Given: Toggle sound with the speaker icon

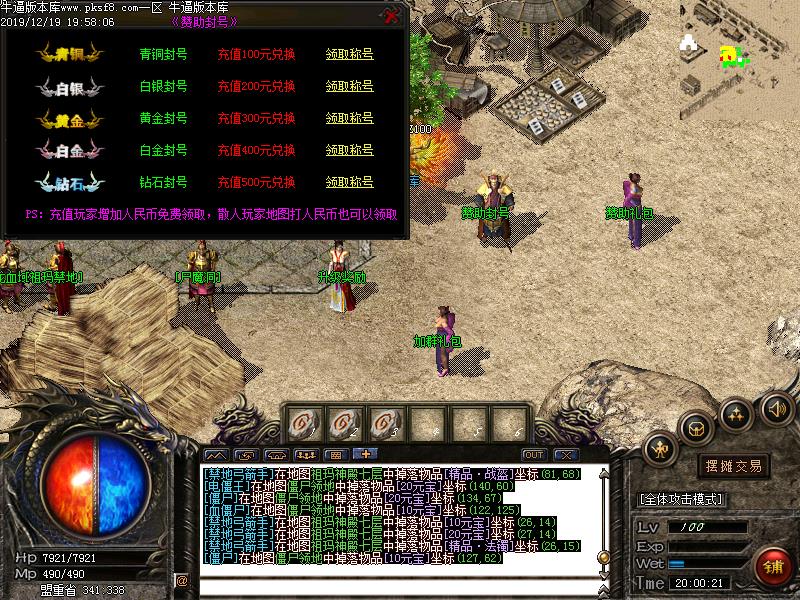Looking at the screenshot, I should point(776,408).
